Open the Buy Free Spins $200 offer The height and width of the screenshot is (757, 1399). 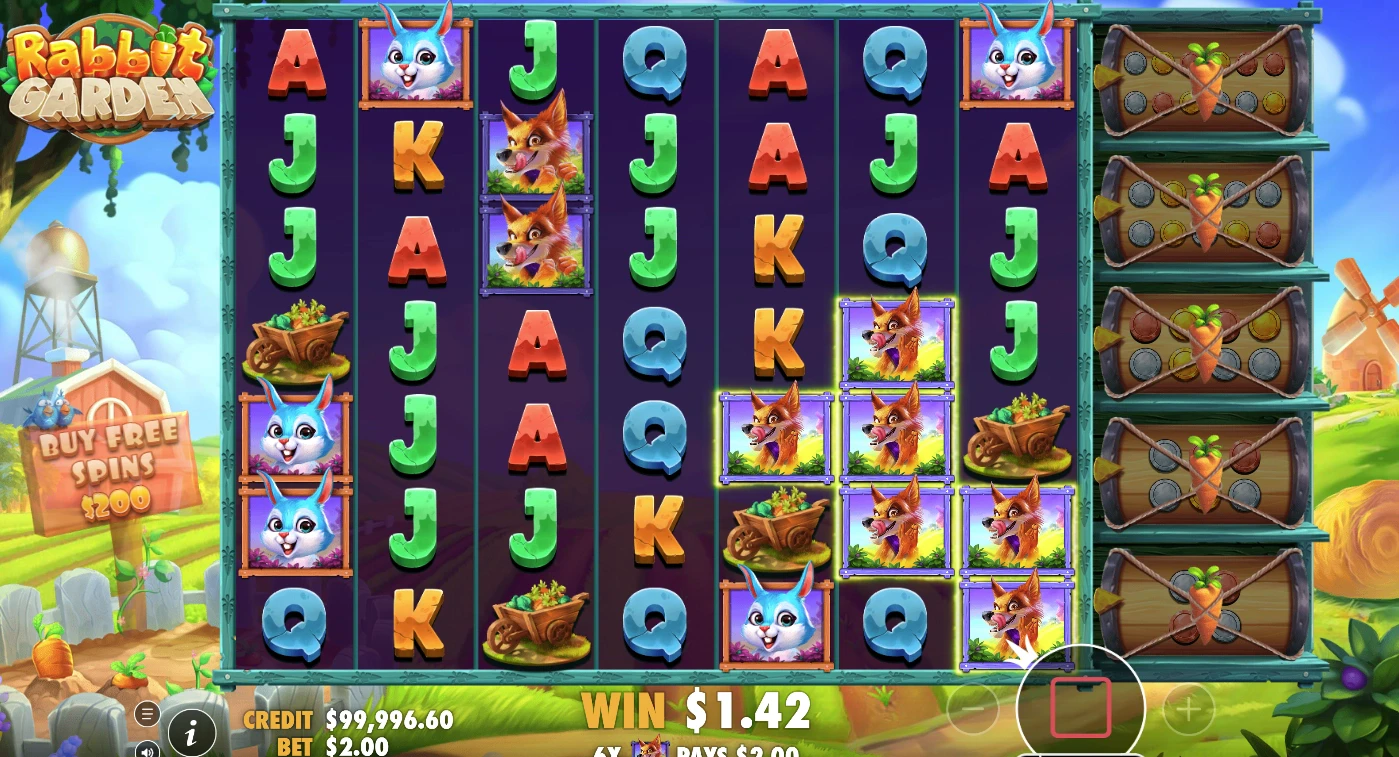tap(112, 467)
